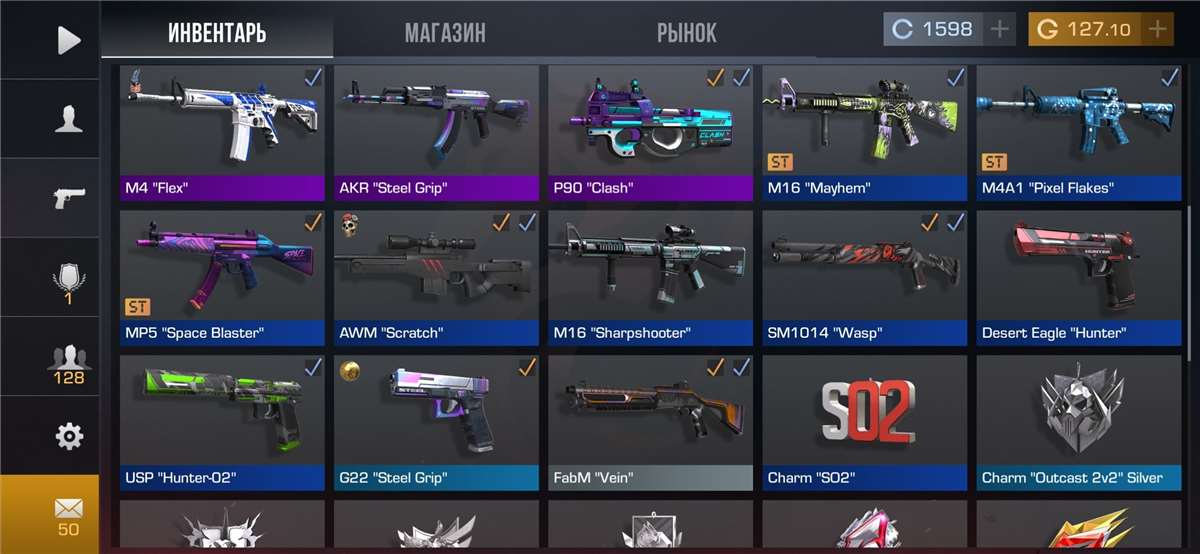Open the pistol weapons icon in sidebar
The width and height of the screenshot is (1200, 554).
click(68, 197)
